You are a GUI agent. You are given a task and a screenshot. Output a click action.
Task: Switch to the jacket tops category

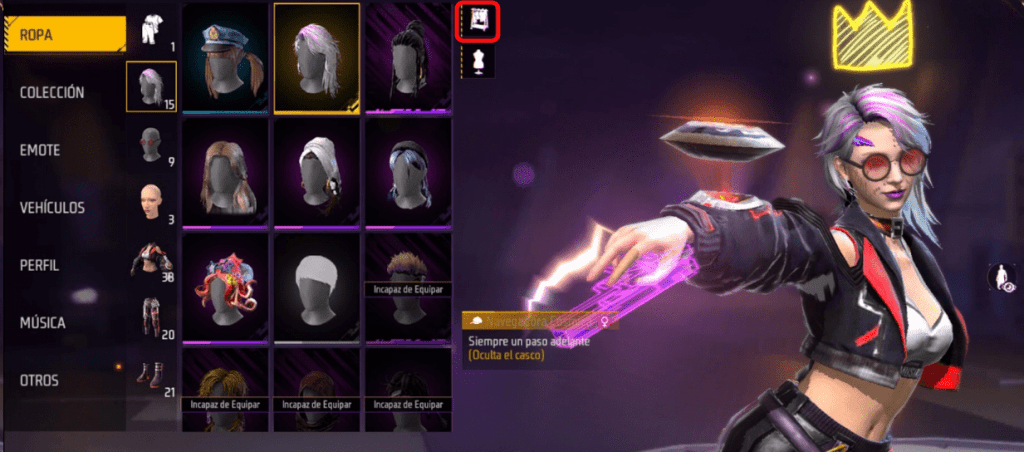click(152, 261)
